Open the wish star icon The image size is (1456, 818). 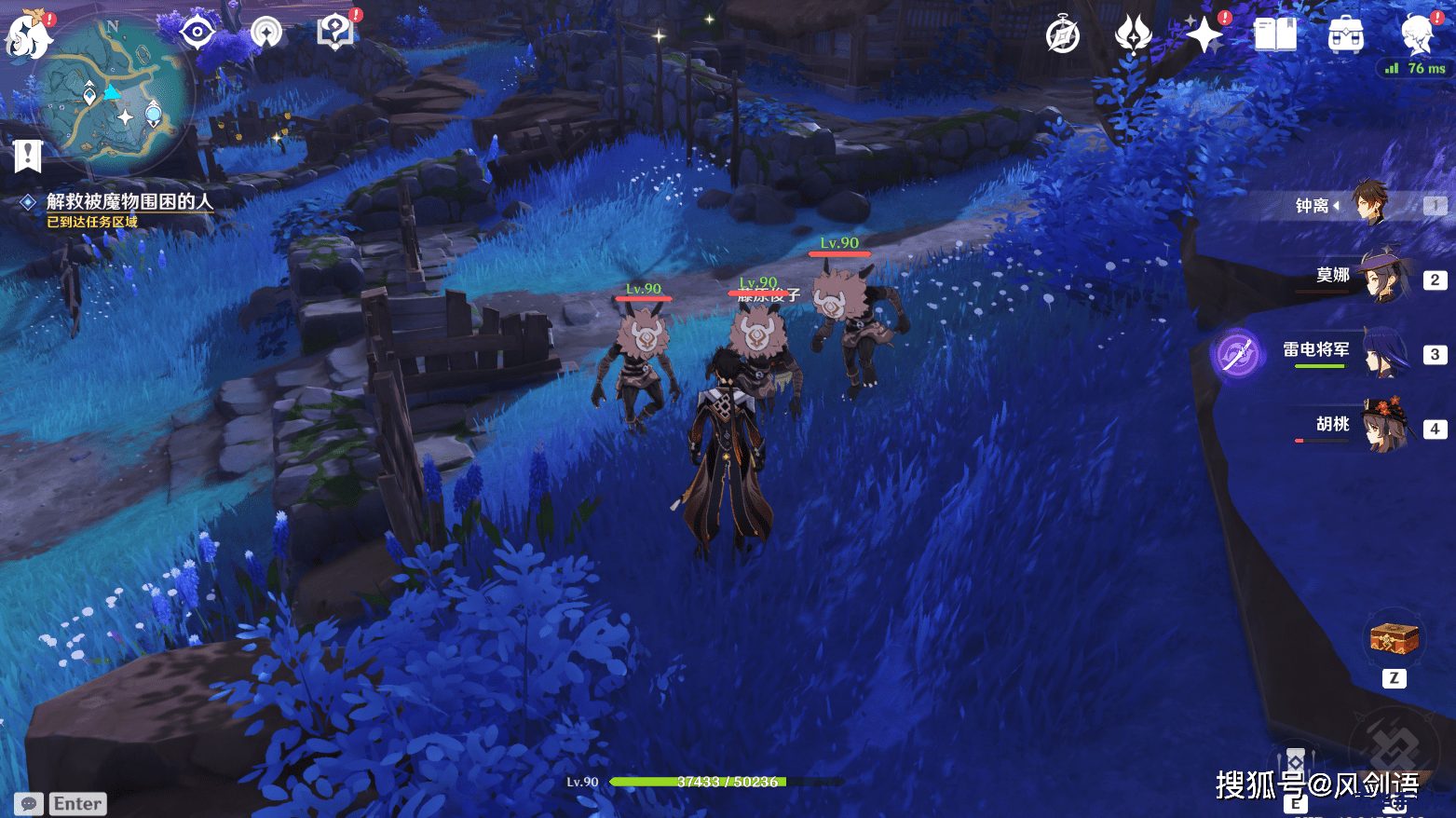tap(1204, 35)
